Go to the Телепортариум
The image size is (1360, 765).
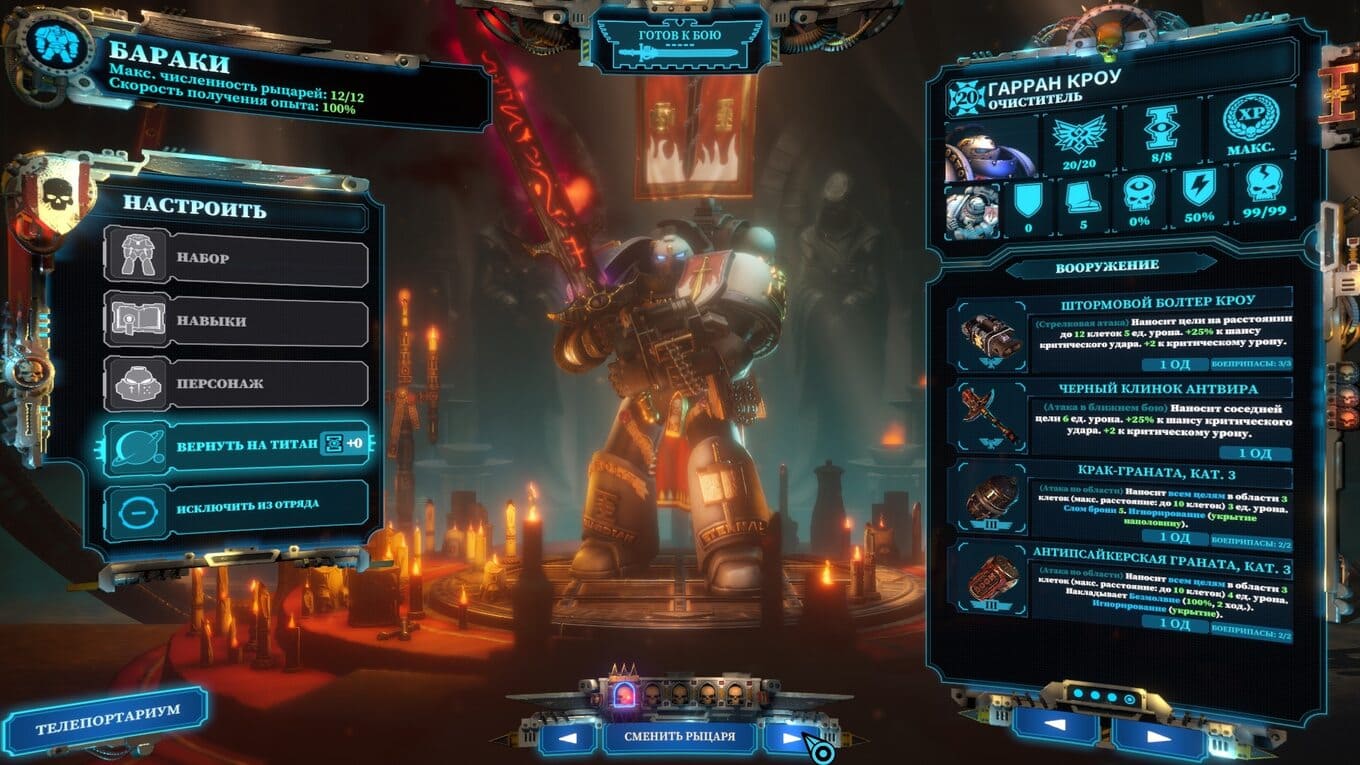(x=105, y=719)
